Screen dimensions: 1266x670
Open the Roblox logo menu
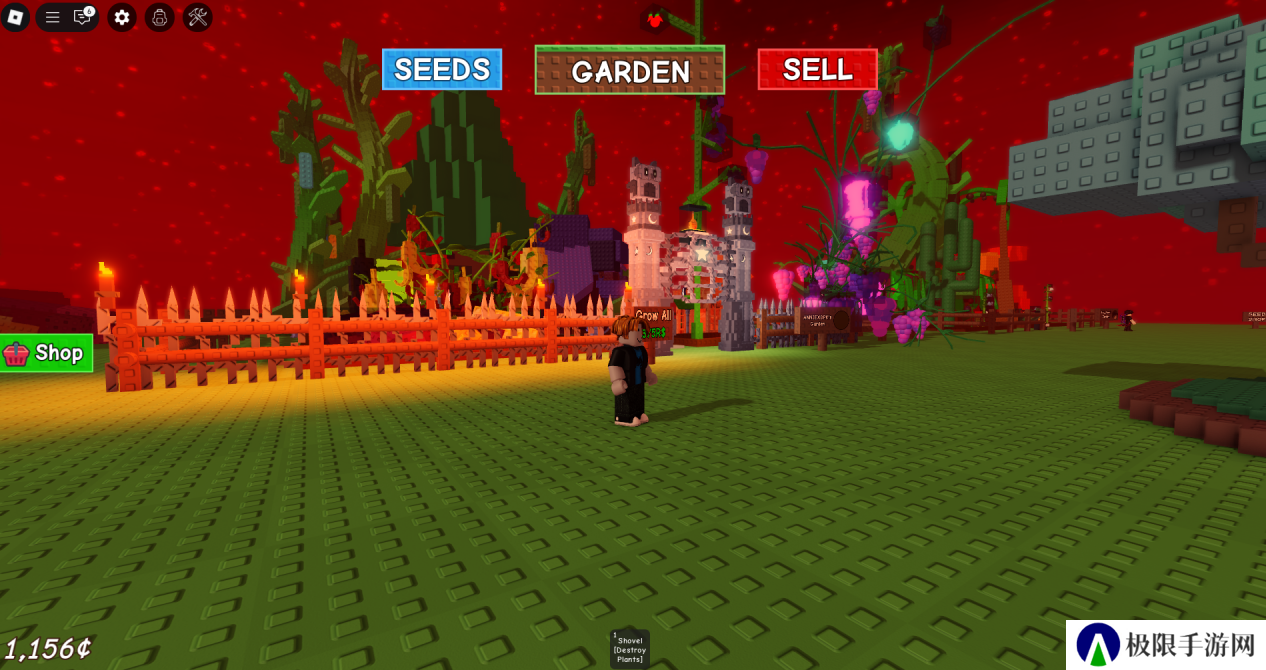pos(15,17)
